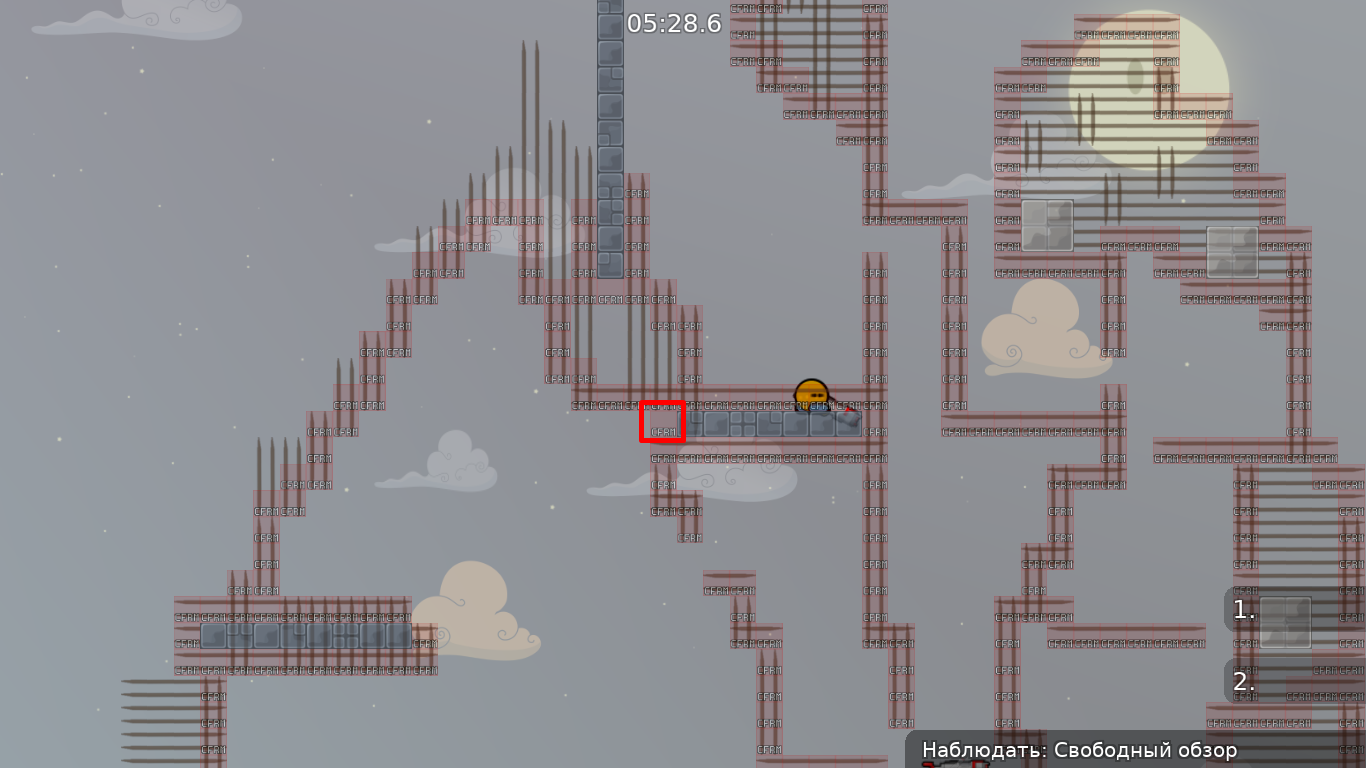
Task: Click the second glass panel block under the moon
Action: [1232, 251]
